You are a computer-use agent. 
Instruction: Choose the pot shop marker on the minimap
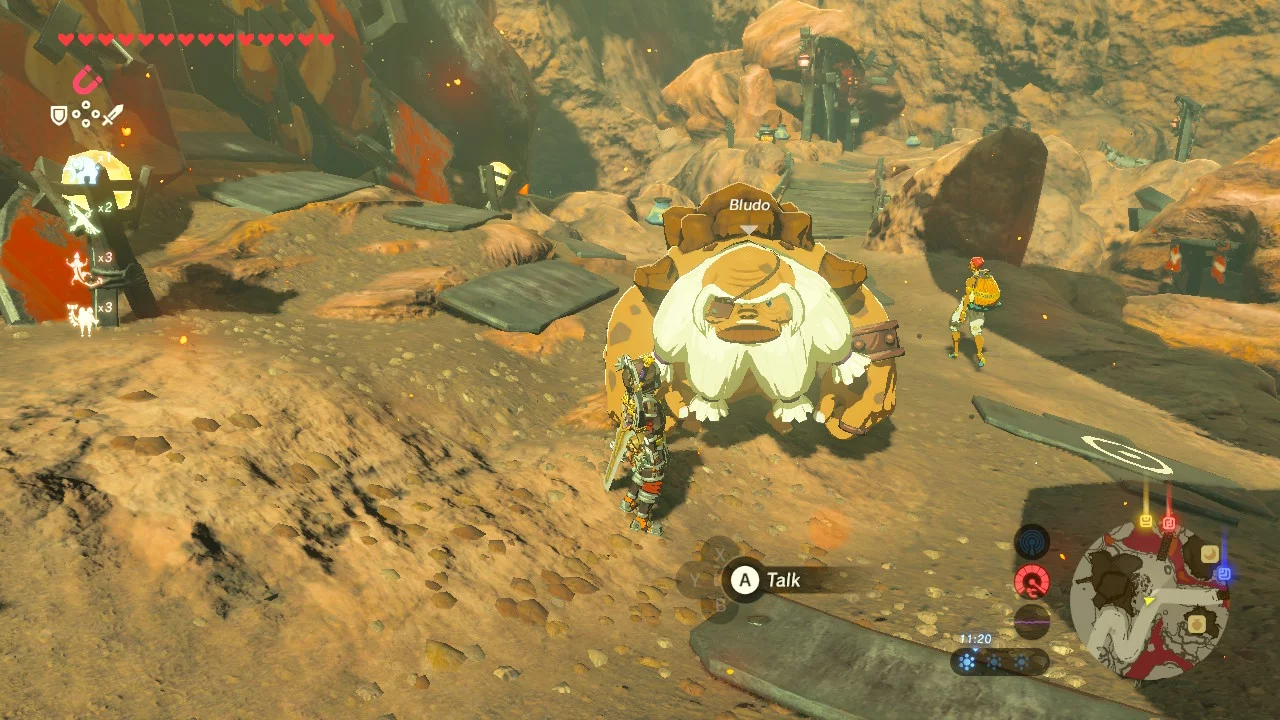(x=1196, y=625)
